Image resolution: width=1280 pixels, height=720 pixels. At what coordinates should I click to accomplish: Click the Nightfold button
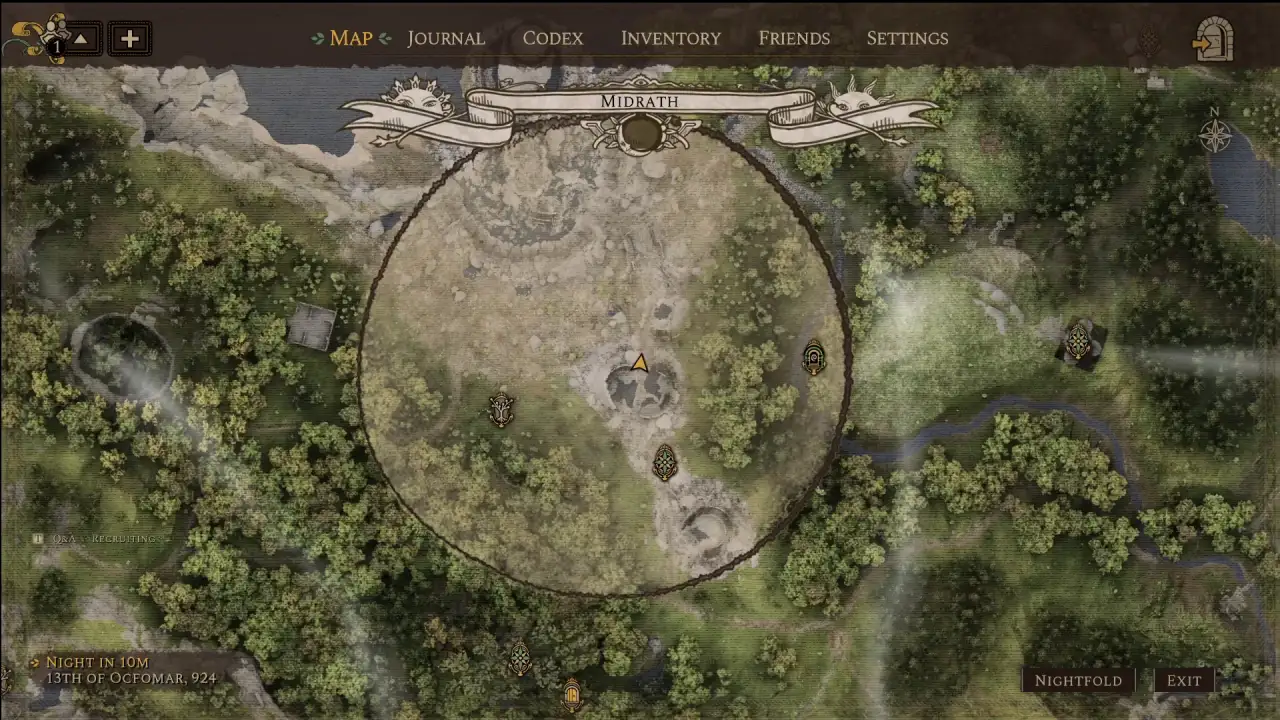coord(1078,681)
